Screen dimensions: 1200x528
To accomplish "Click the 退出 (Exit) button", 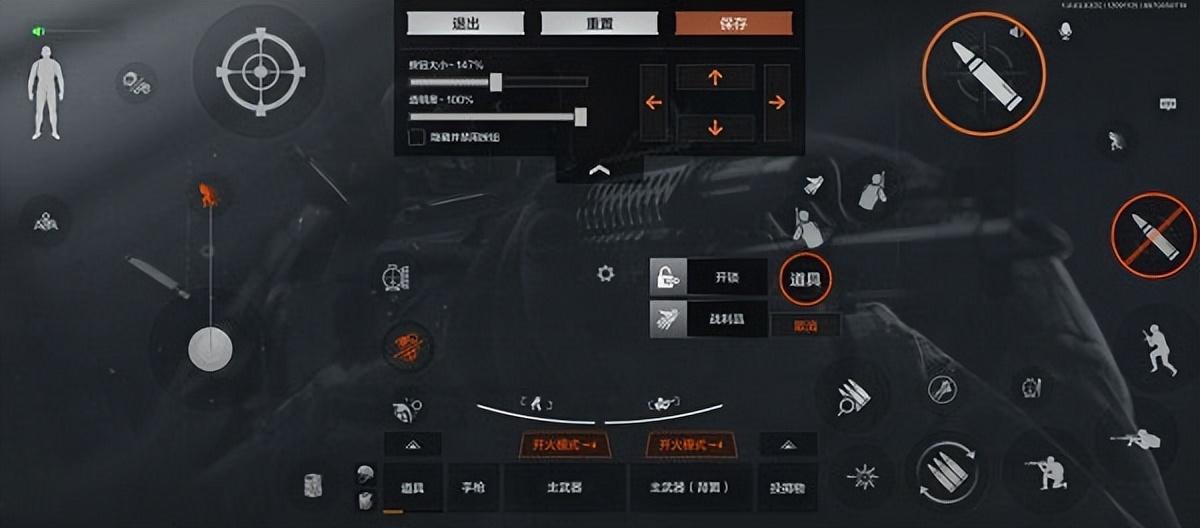I will (466, 24).
